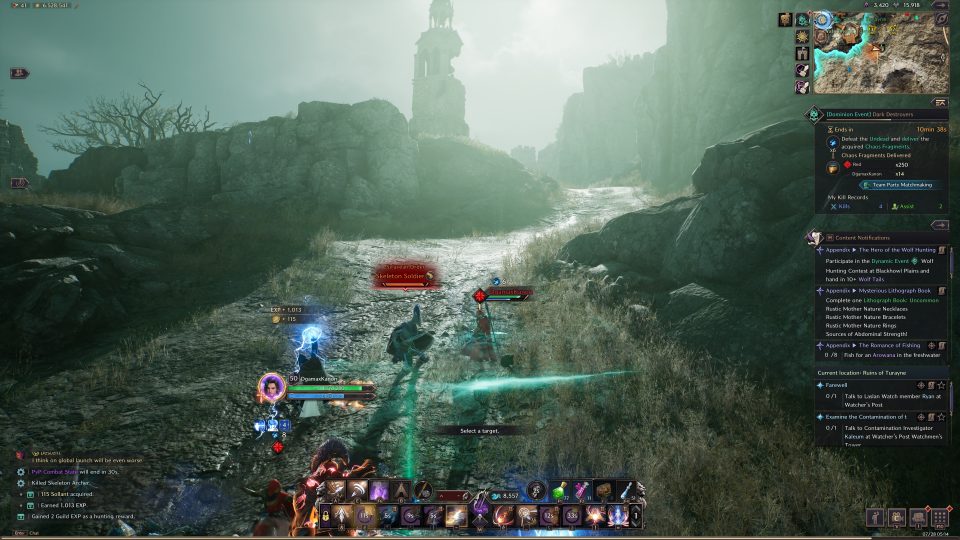Select the Mysterious Lithograph Book quest entry
The image size is (960, 540).
coord(880,290)
